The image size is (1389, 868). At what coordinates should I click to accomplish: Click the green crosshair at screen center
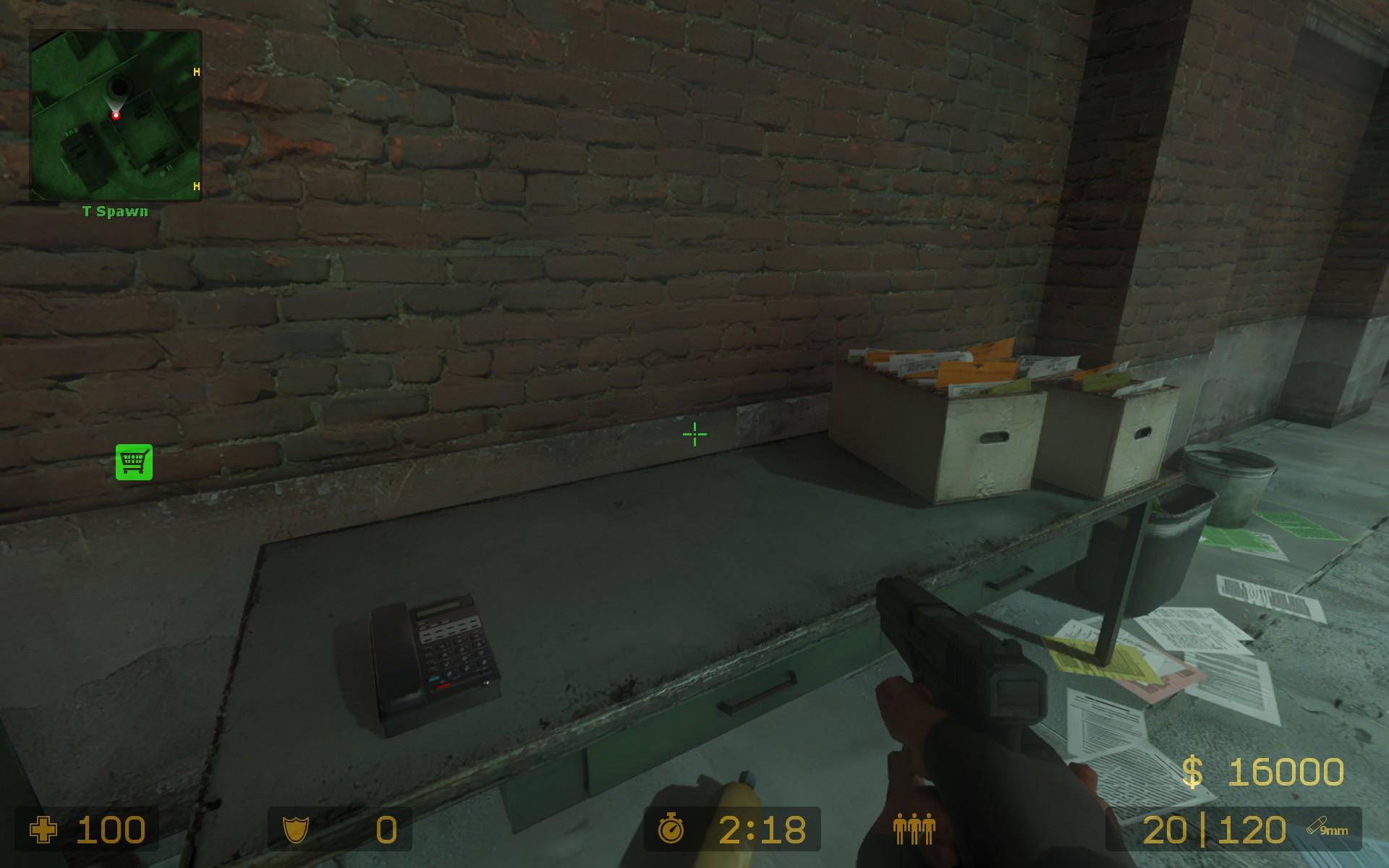pyautogui.click(x=694, y=434)
